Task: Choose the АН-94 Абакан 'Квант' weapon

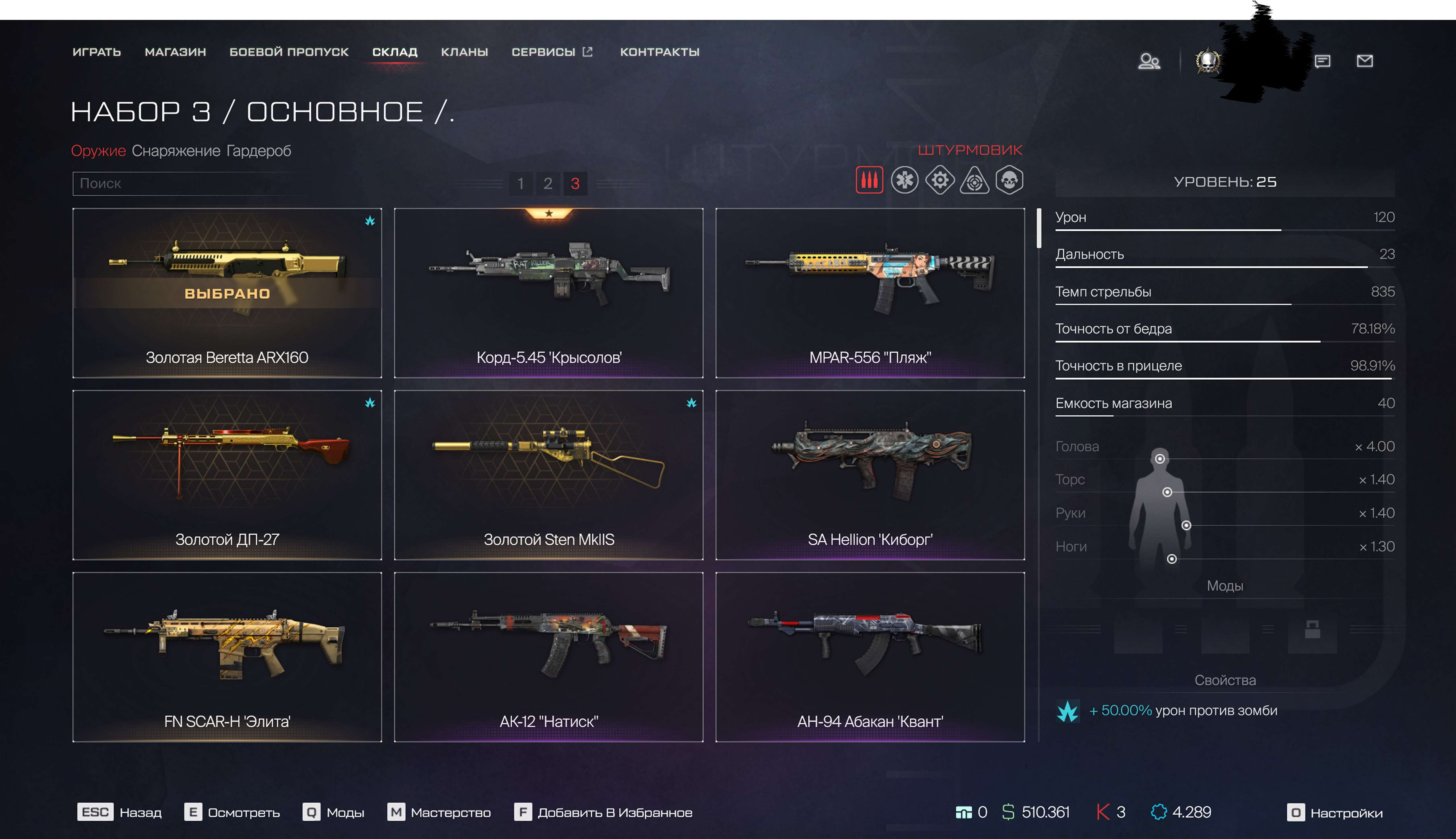Action: (870, 657)
